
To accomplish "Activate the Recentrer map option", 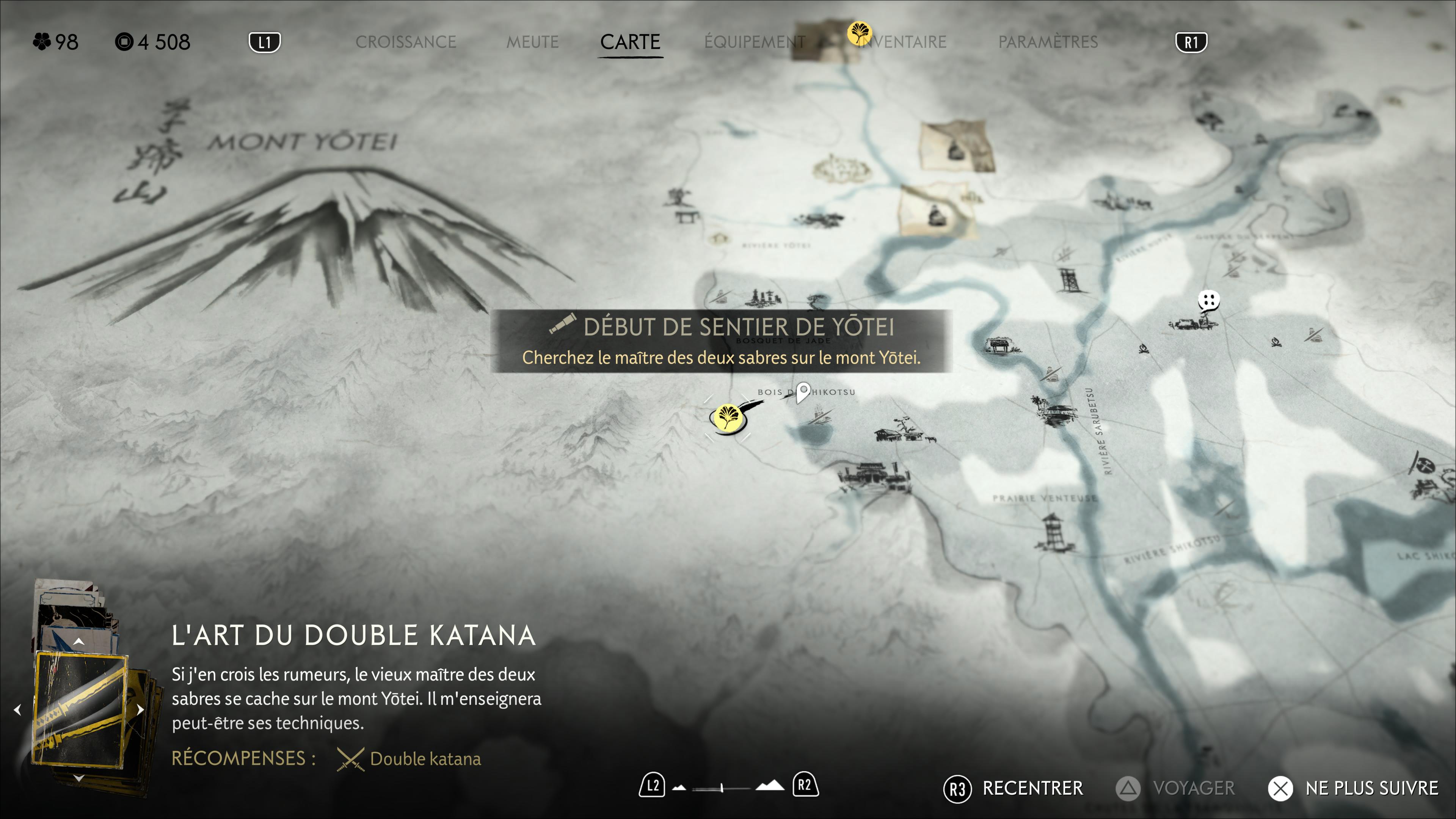I will tap(1014, 788).
